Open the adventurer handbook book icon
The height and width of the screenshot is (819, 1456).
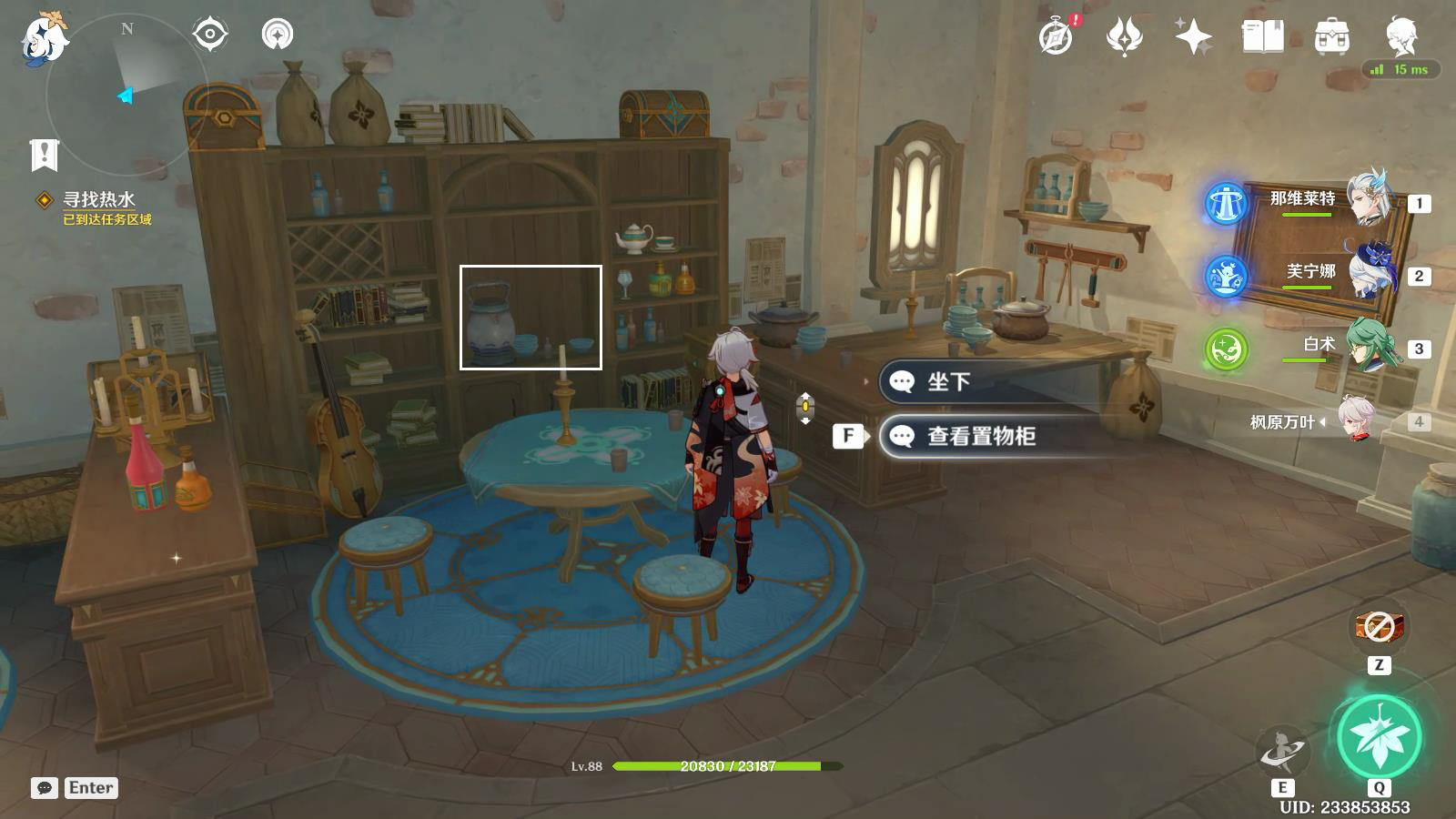click(1262, 37)
